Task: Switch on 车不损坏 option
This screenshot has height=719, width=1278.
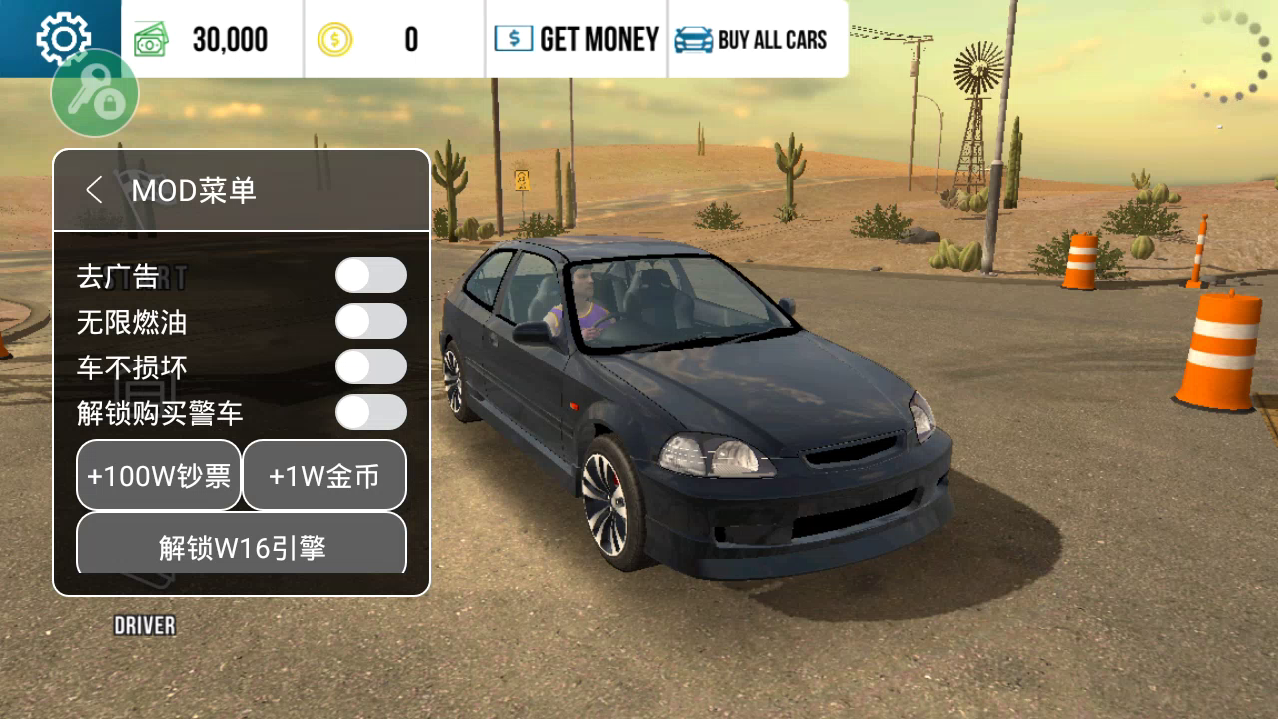Action: tap(370, 367)
